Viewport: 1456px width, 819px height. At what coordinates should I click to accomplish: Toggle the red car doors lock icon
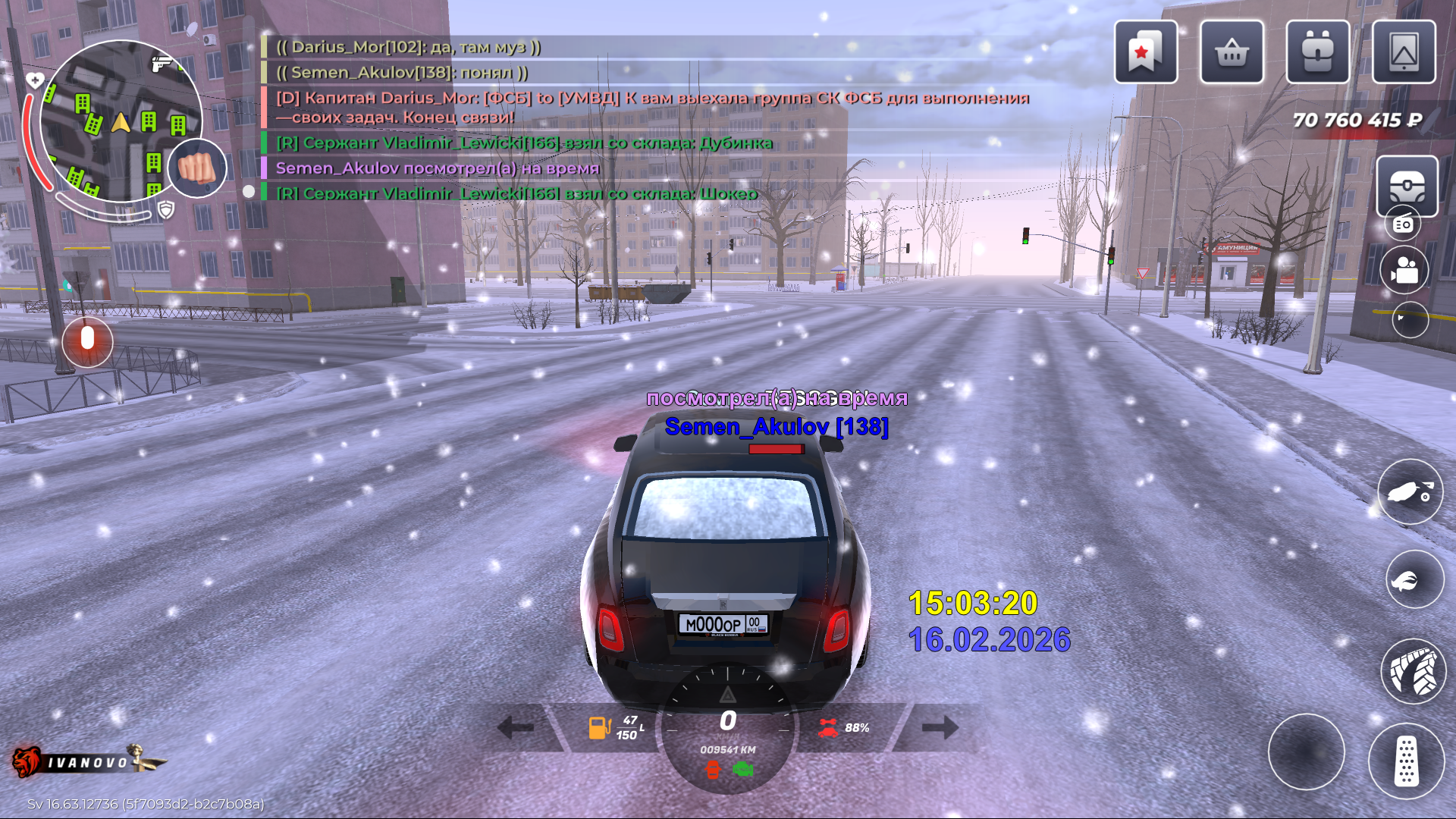pos(713,770)
